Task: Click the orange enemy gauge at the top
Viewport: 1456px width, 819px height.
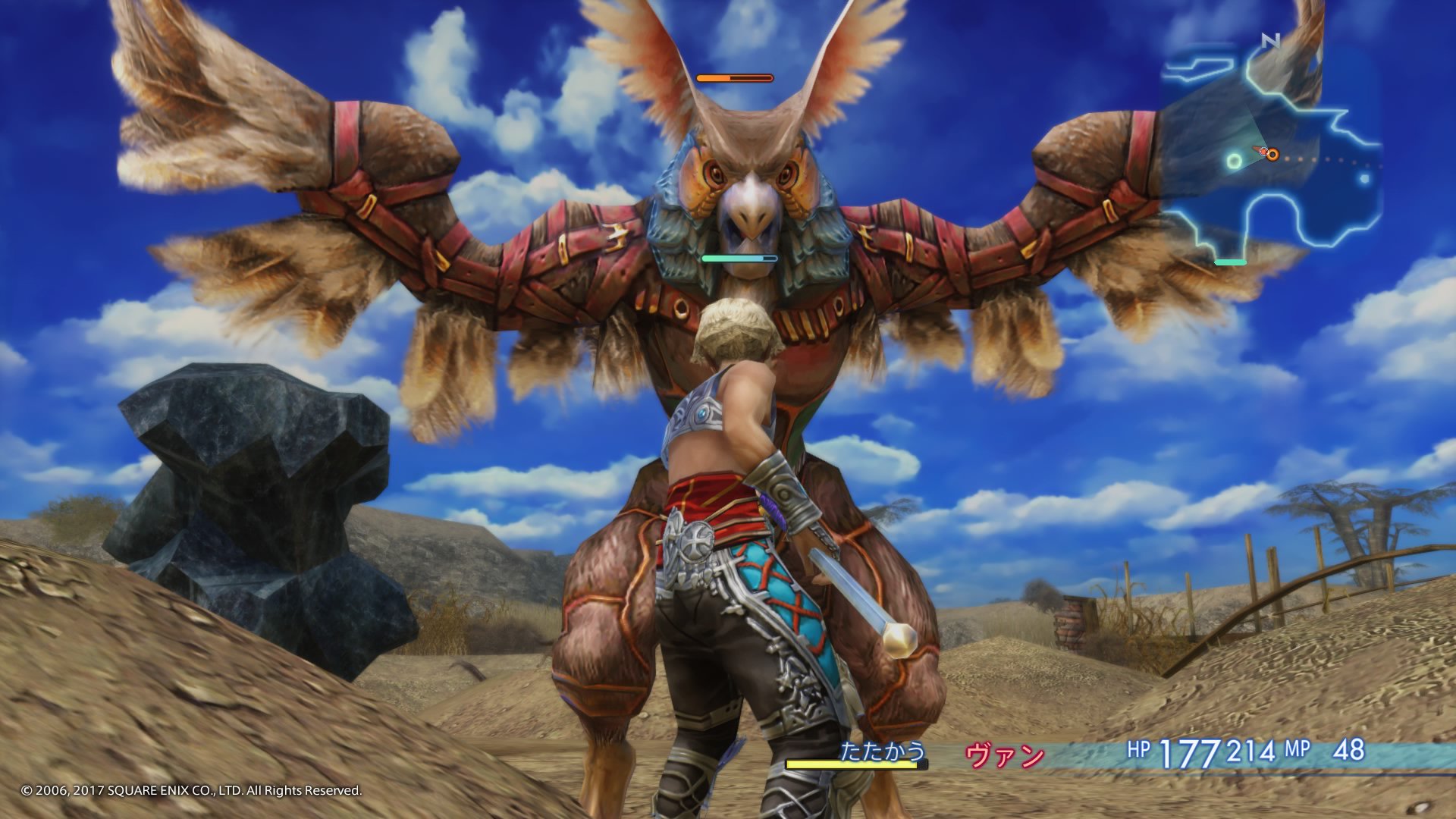Action: point(733,77)
